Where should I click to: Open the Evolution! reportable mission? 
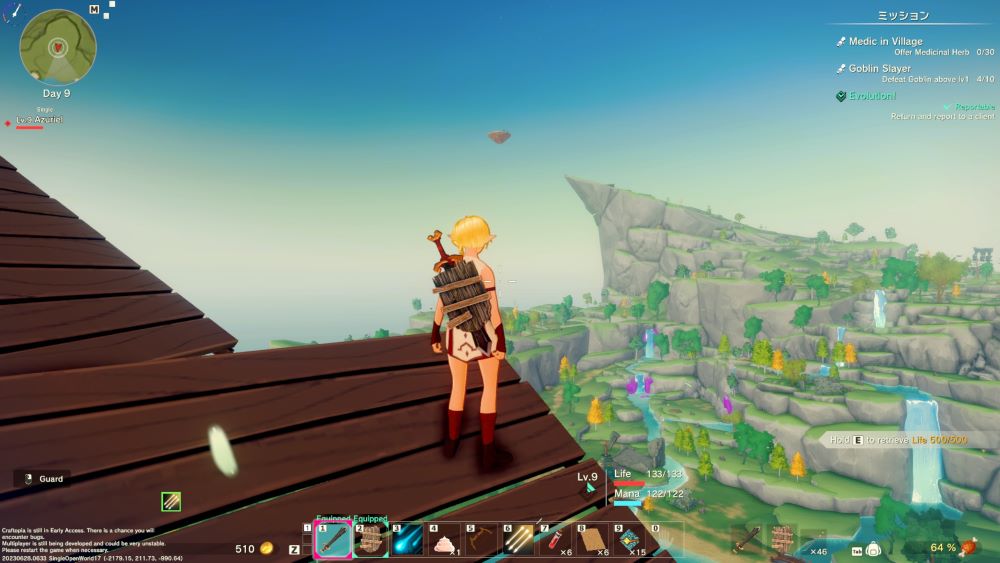coord(872,96)
